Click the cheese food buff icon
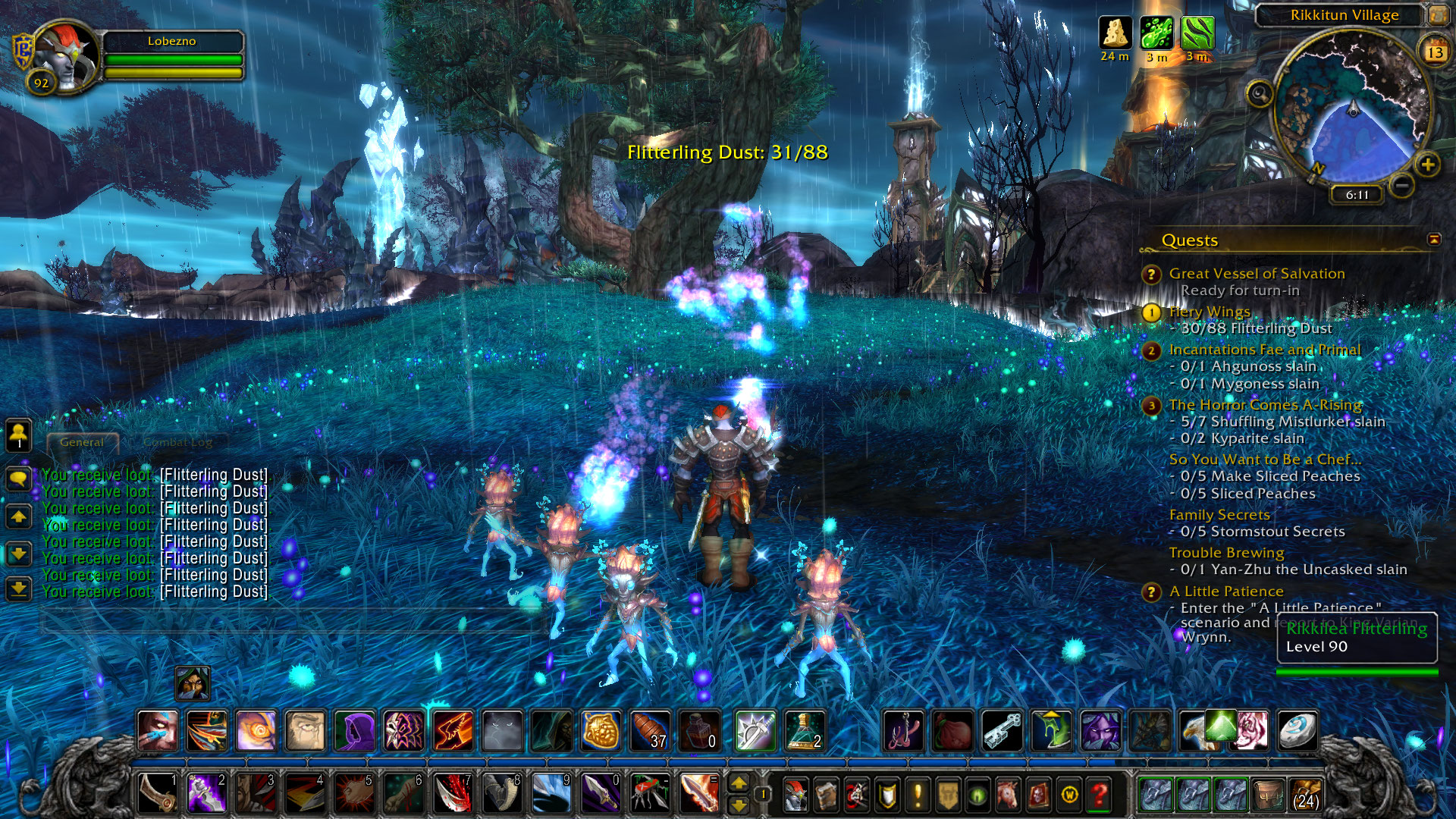This screenshot has width=1456, height=819. coord(1115,33)
